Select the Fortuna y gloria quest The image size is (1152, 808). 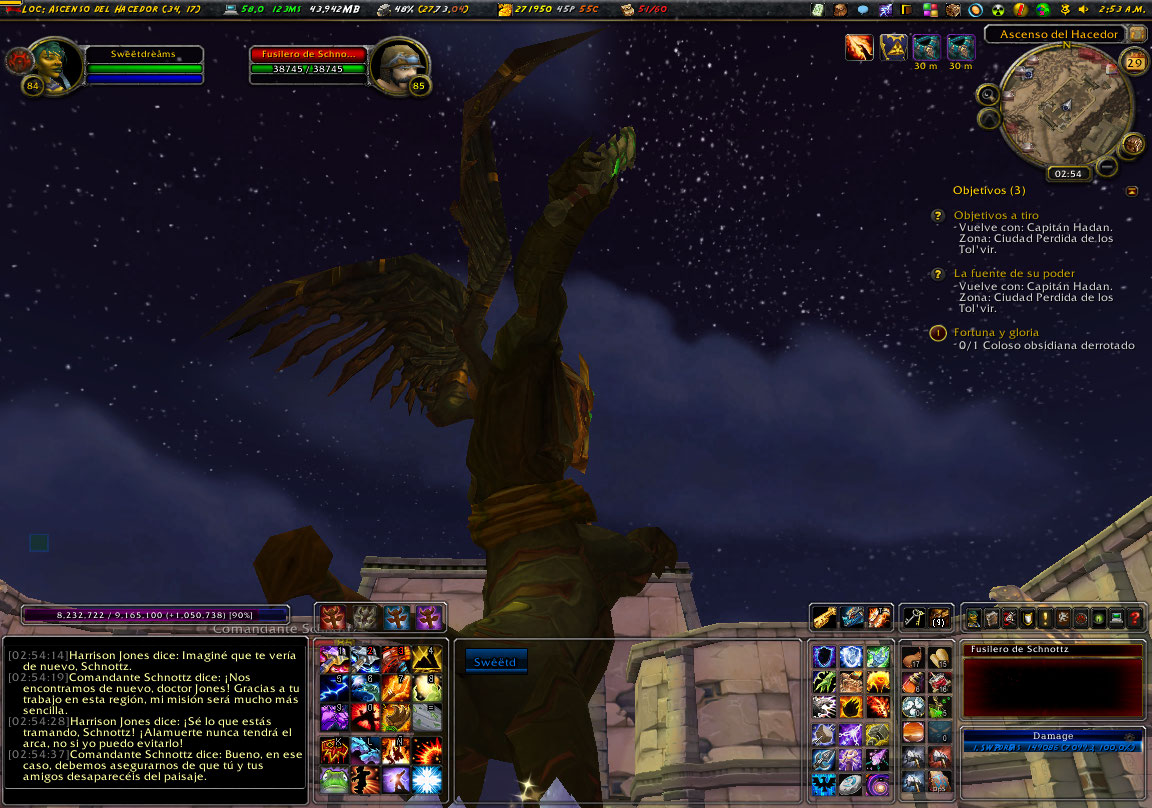tap(996, 332)
